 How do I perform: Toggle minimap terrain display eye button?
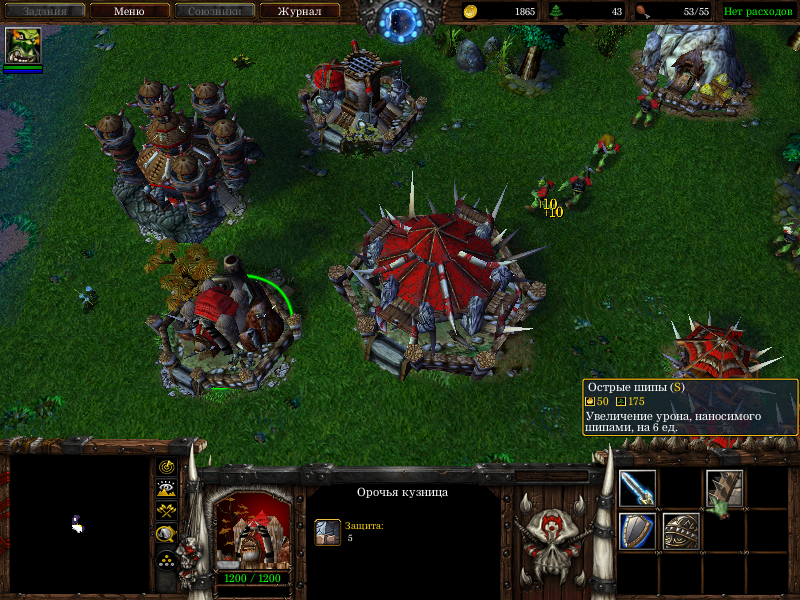click(x=167, y=488)
